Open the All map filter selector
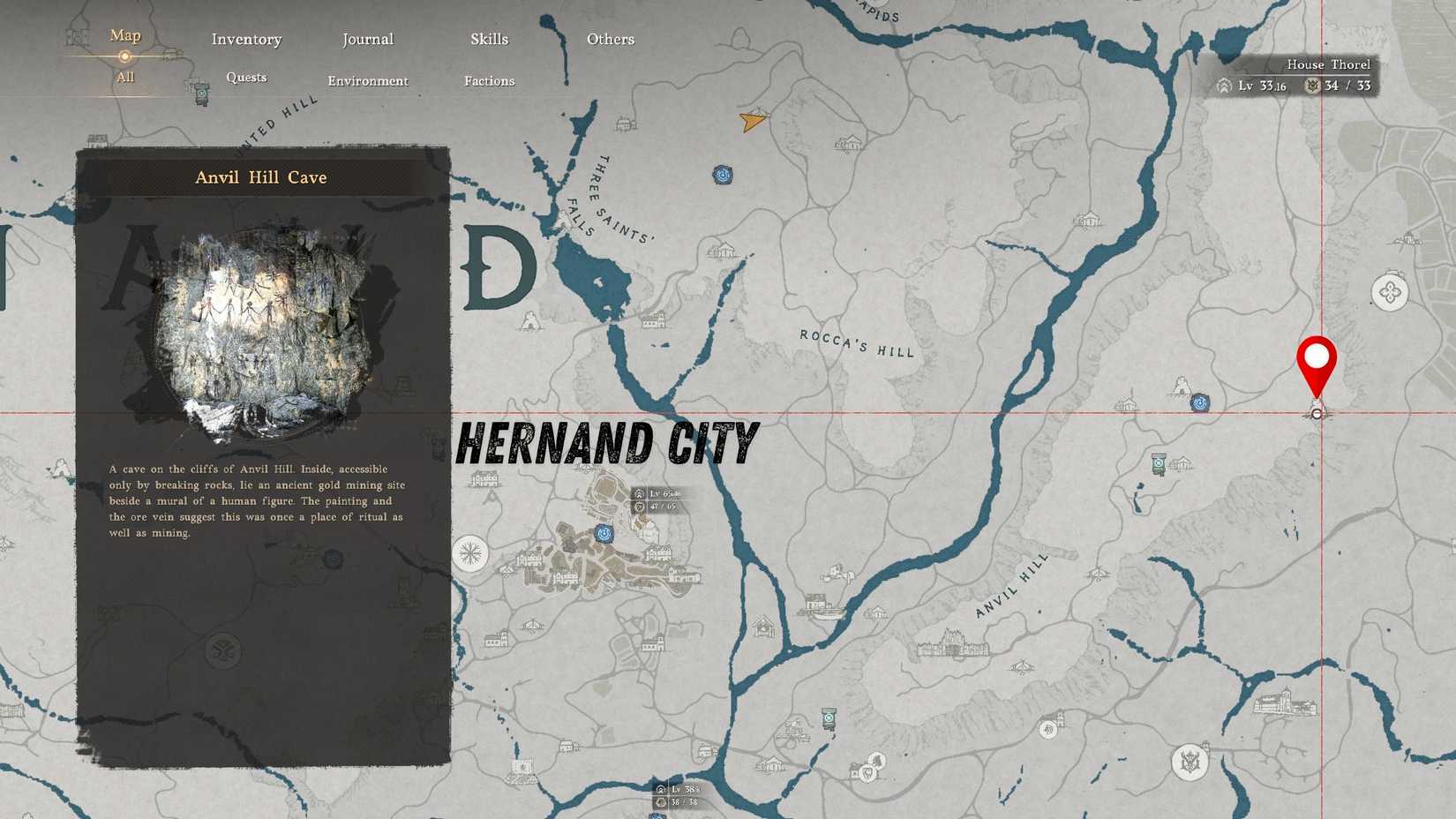1456x819 pixels. coord(124,78)
